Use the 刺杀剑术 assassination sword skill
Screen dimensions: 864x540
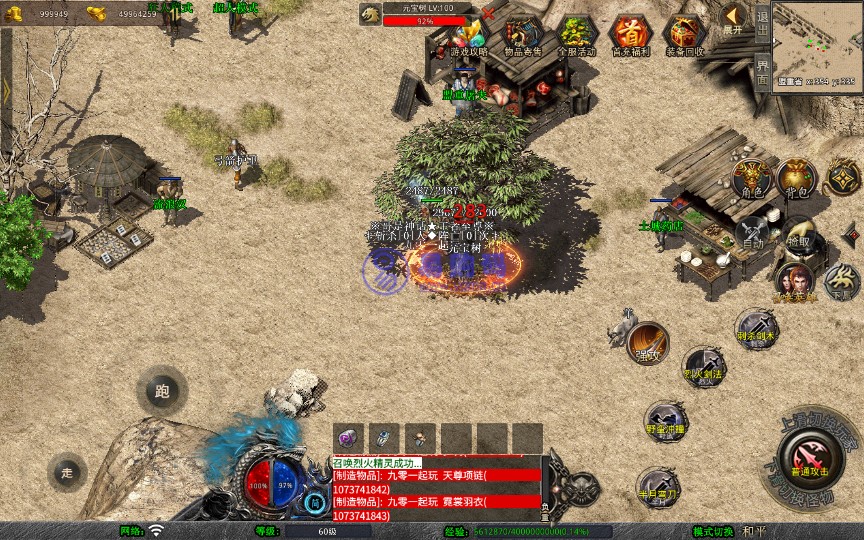pyautogui.click(x=756, y=329)
